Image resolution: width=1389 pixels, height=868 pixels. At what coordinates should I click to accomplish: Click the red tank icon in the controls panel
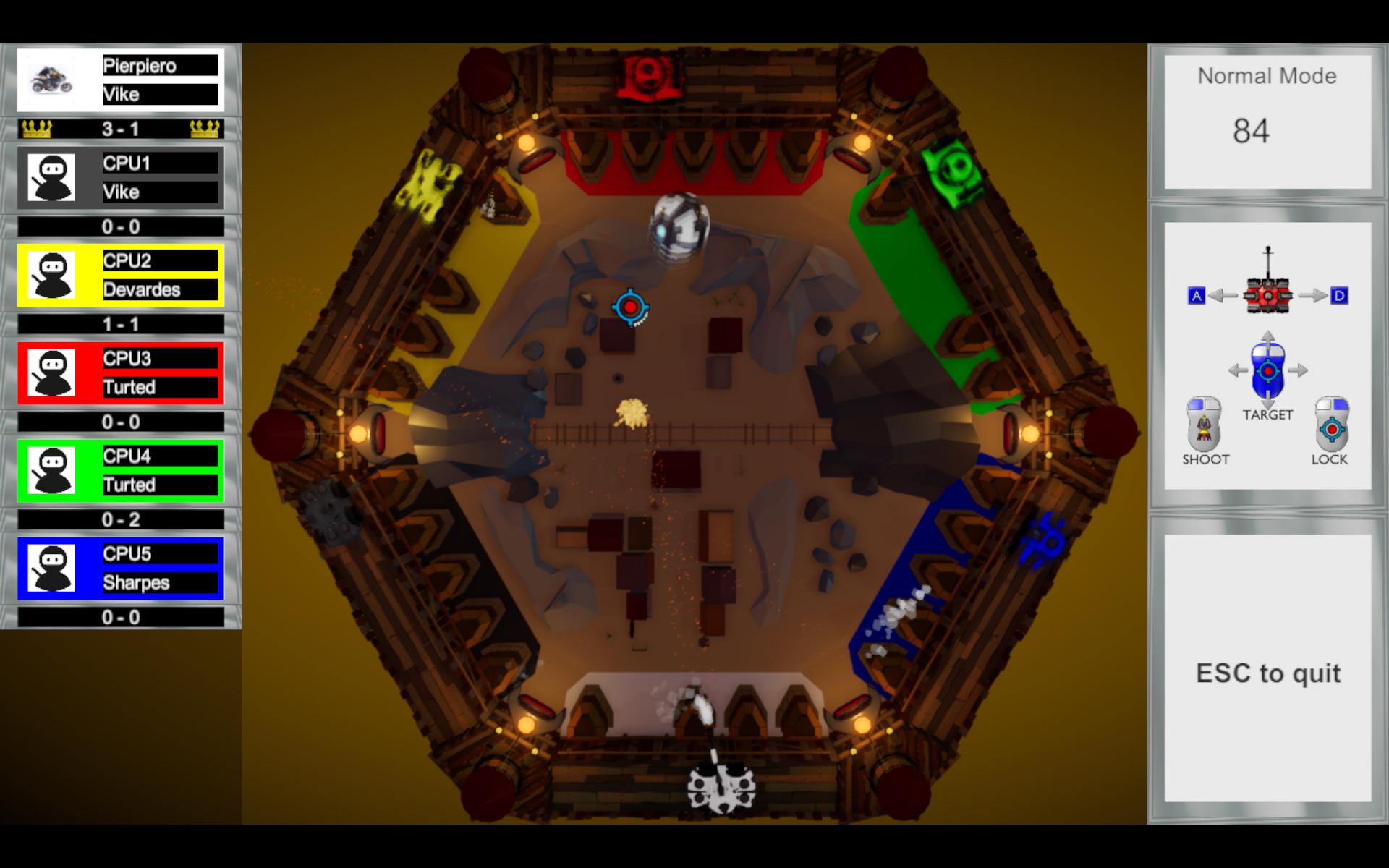click(1267, 295)
